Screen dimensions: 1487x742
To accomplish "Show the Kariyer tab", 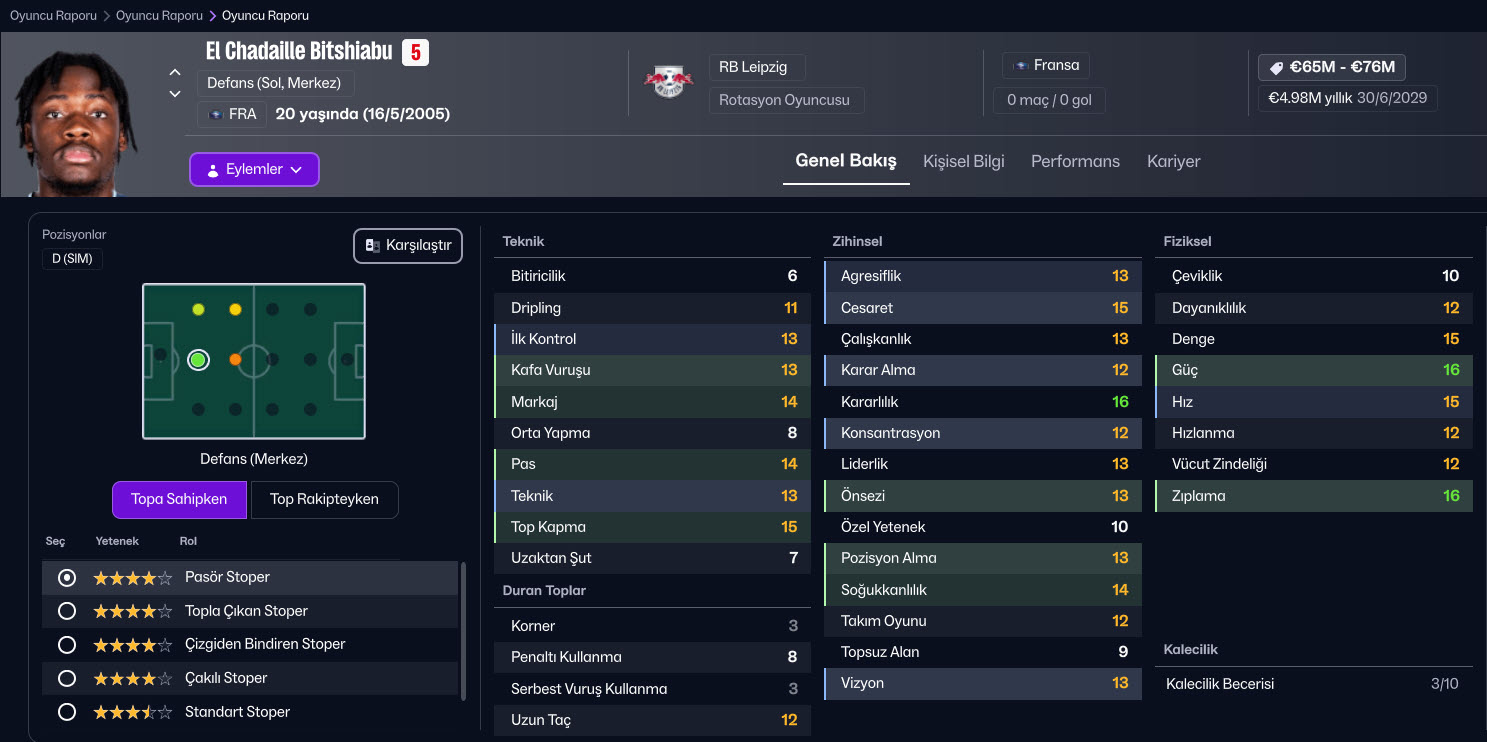I will click(1173, 161).
